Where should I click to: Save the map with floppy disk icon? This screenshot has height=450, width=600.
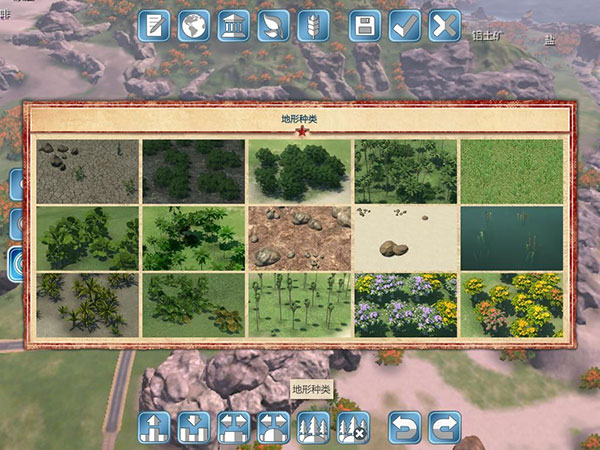[365, 25]
